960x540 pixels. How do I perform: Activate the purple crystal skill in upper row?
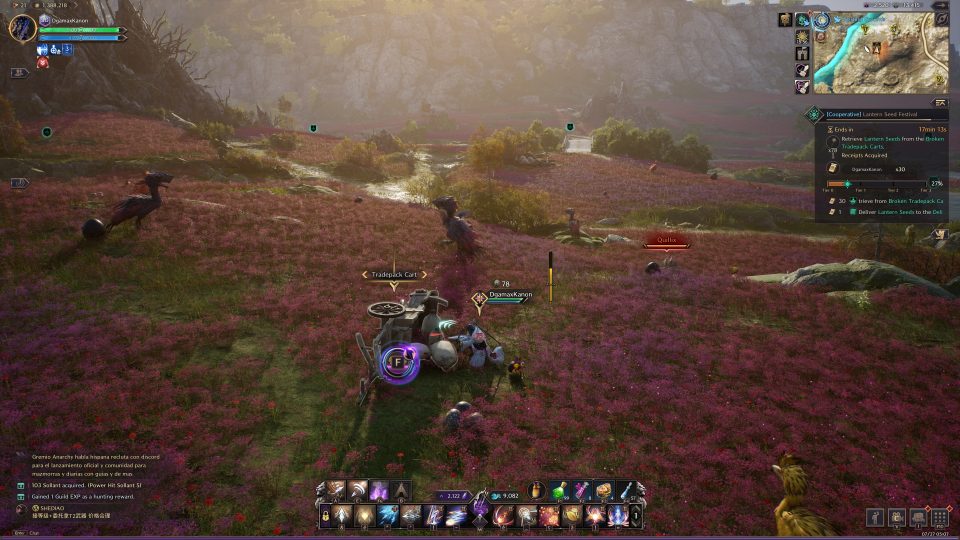coord(379,491)
